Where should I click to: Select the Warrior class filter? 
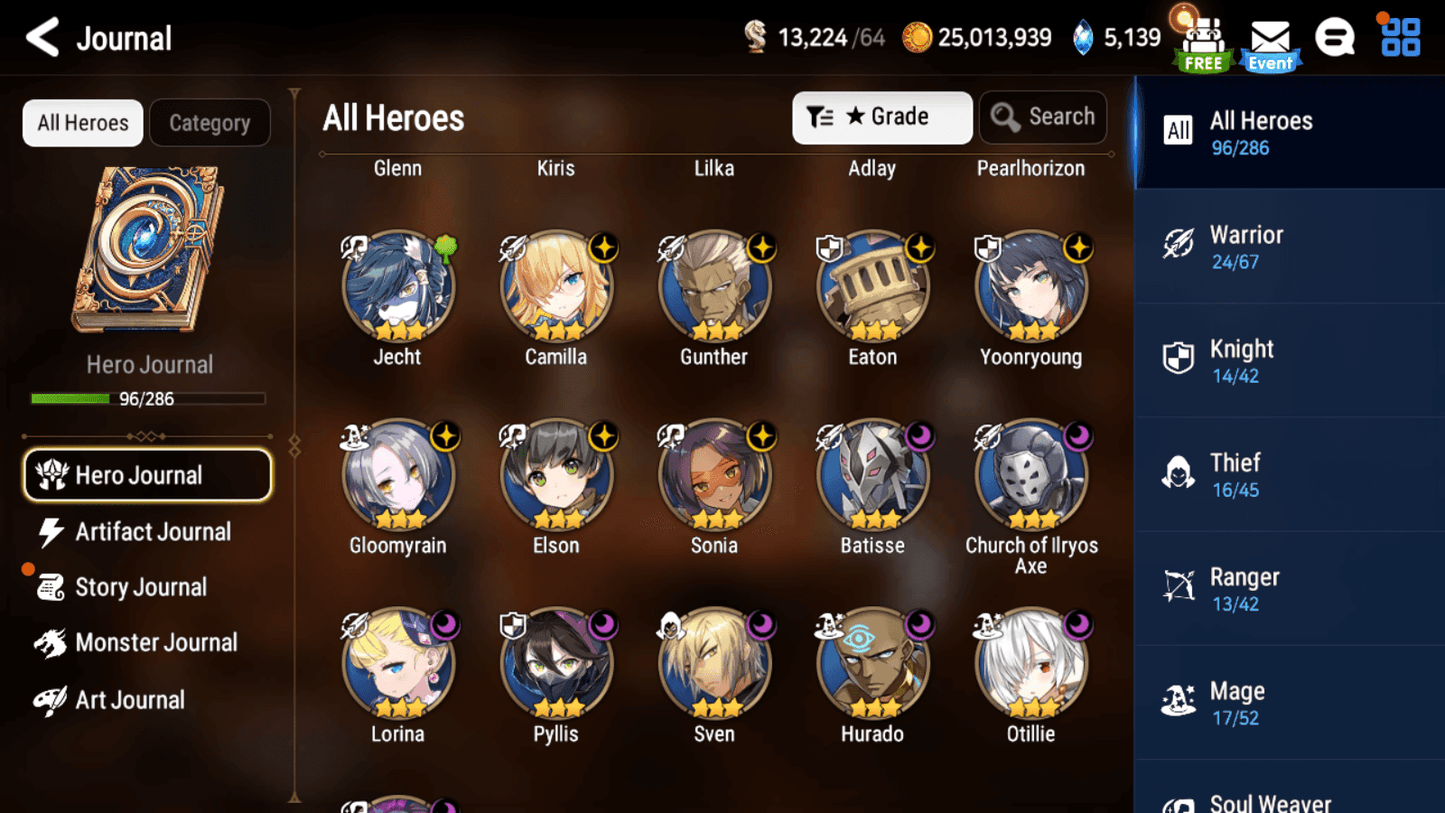point(1288,245)
